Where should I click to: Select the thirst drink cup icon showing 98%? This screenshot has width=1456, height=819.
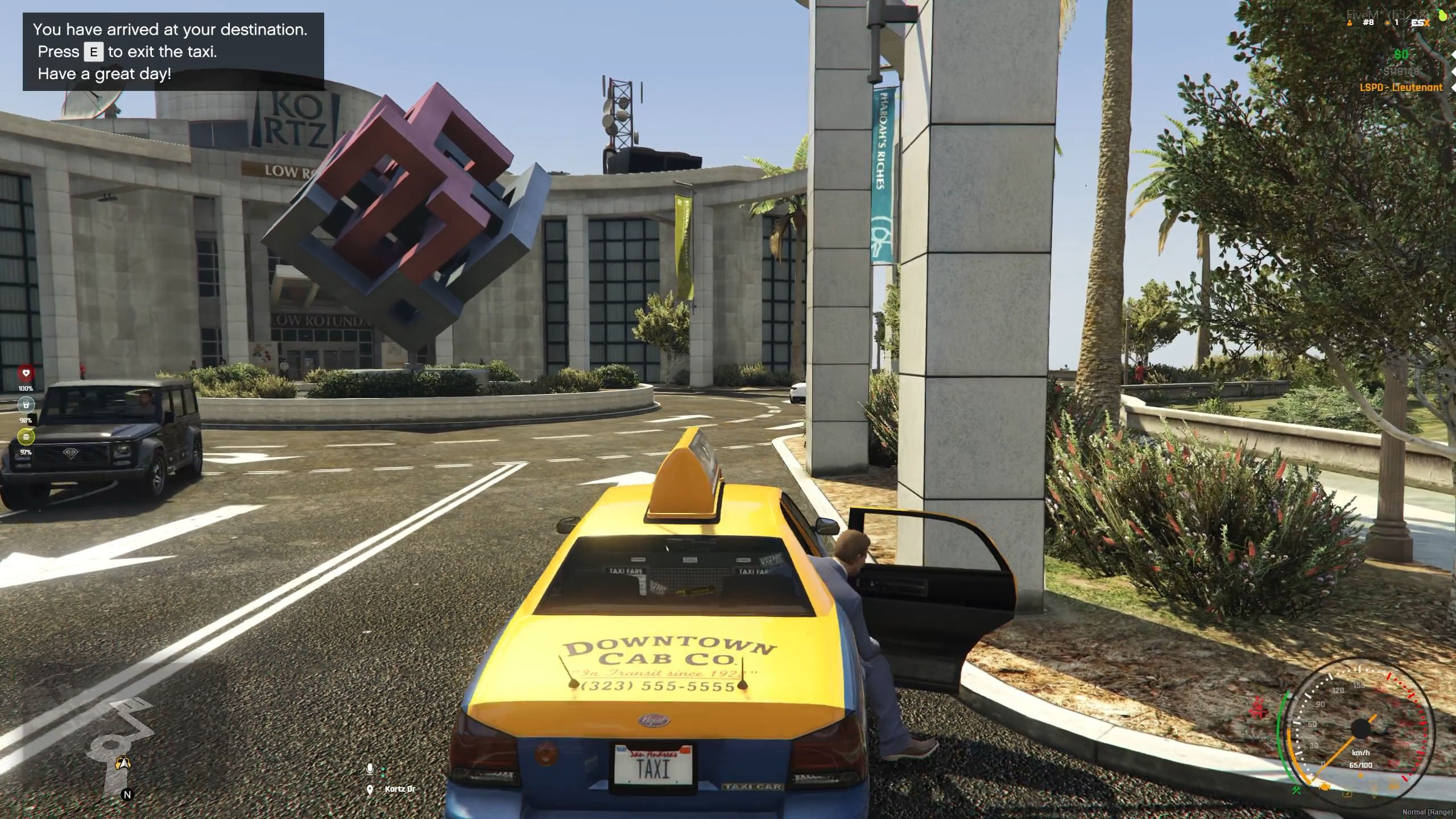(x=26, y=405)
